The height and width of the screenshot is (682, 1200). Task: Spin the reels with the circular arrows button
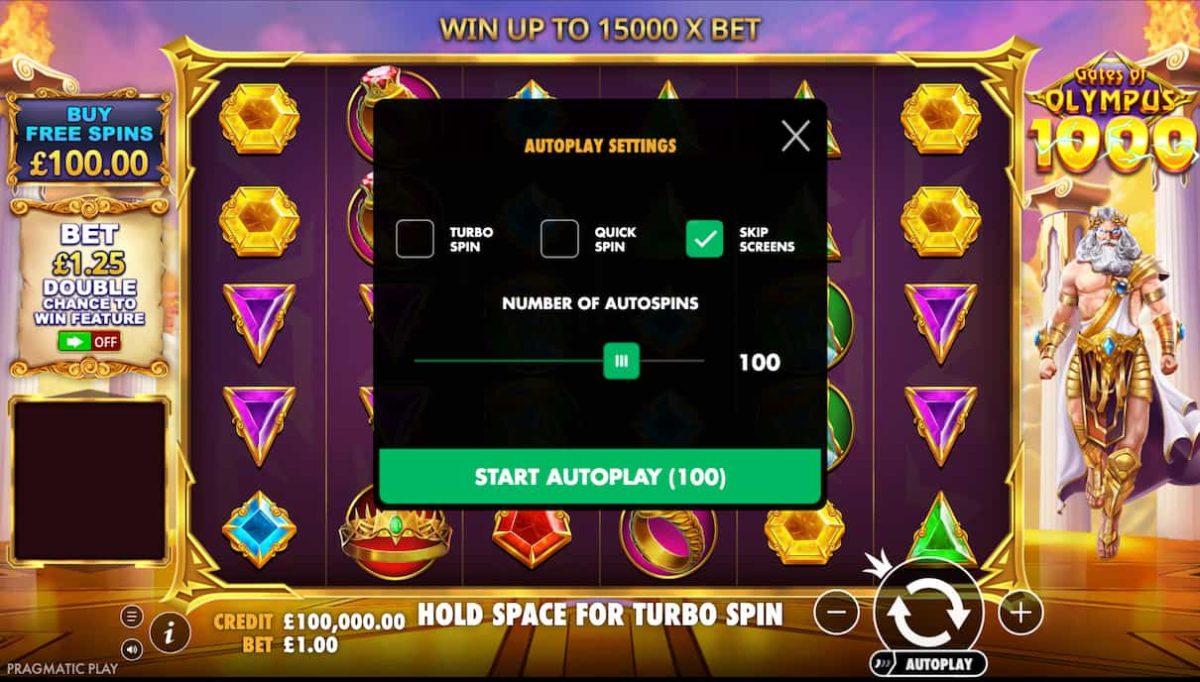(x=928, y=611)
